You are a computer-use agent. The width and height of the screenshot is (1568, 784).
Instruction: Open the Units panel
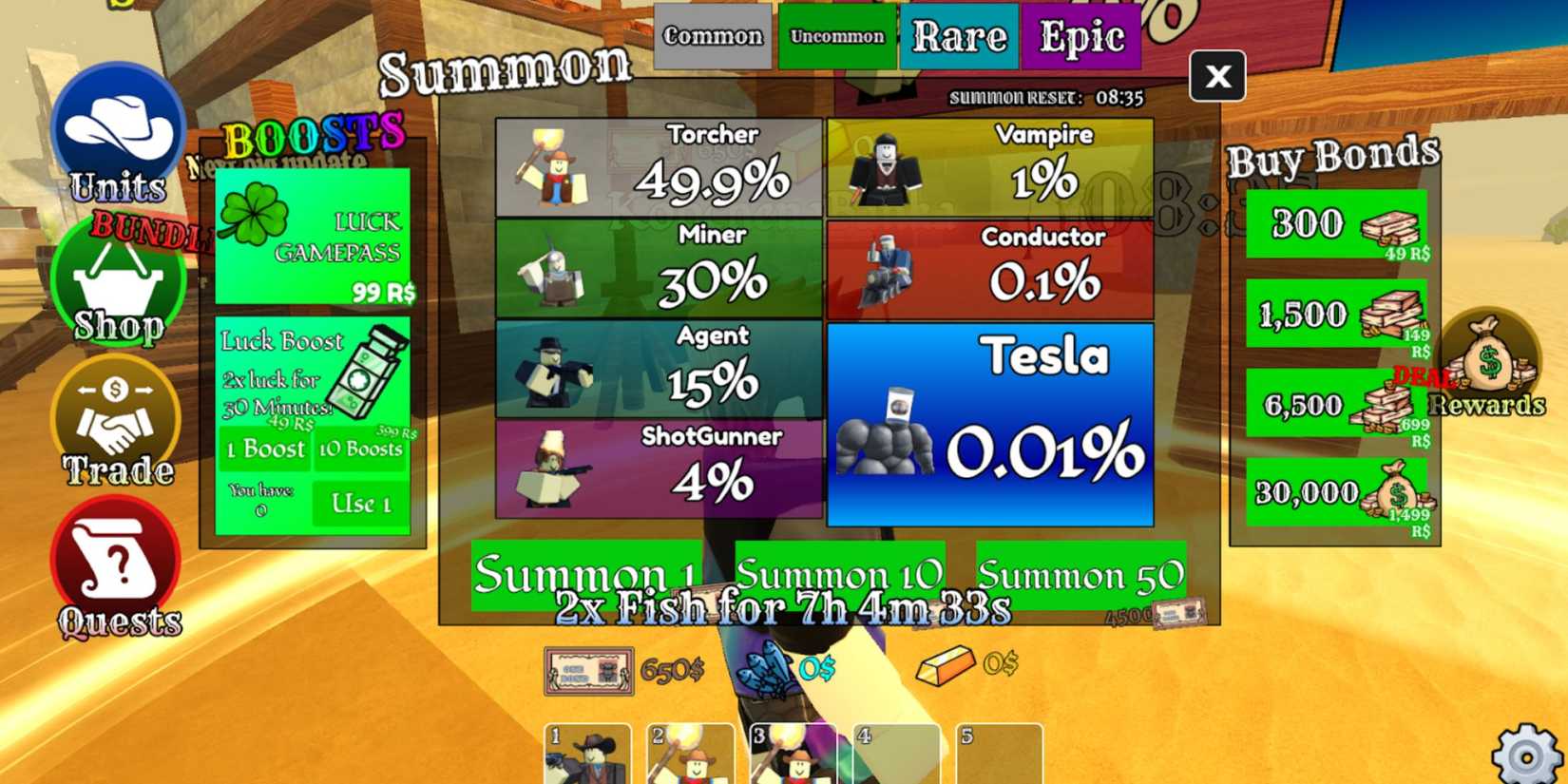click(116, 133)
